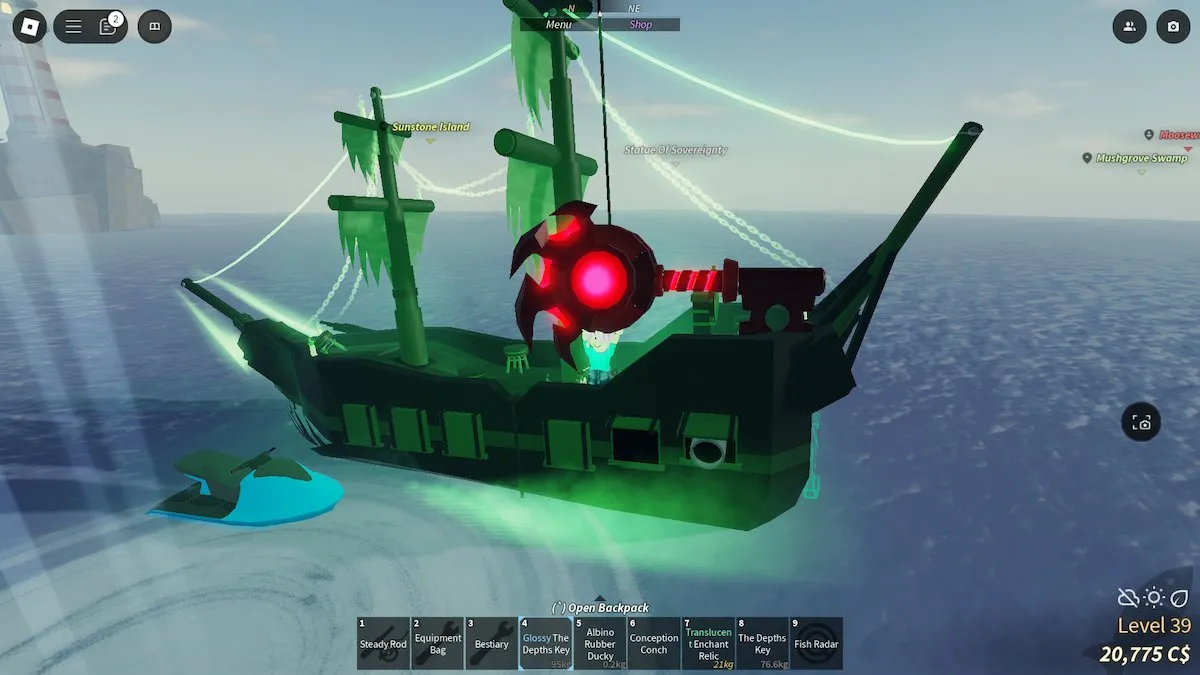Image resolution: width=1200 pixels, height=675 pixels.
Task: Open the hamburger list icon
Action: 74,27
